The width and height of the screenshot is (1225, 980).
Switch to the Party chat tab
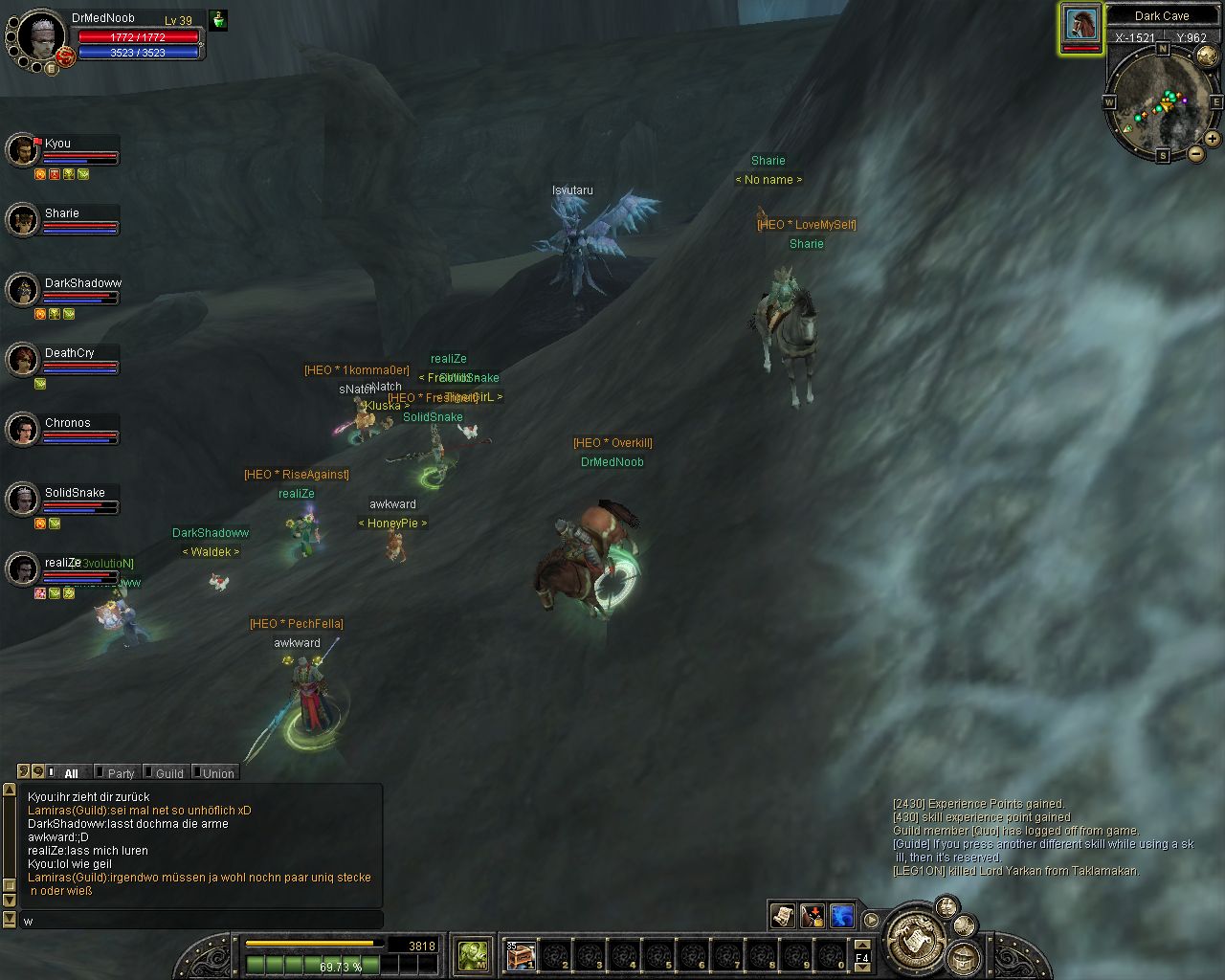pyautogui.click(x=120, y=773)
